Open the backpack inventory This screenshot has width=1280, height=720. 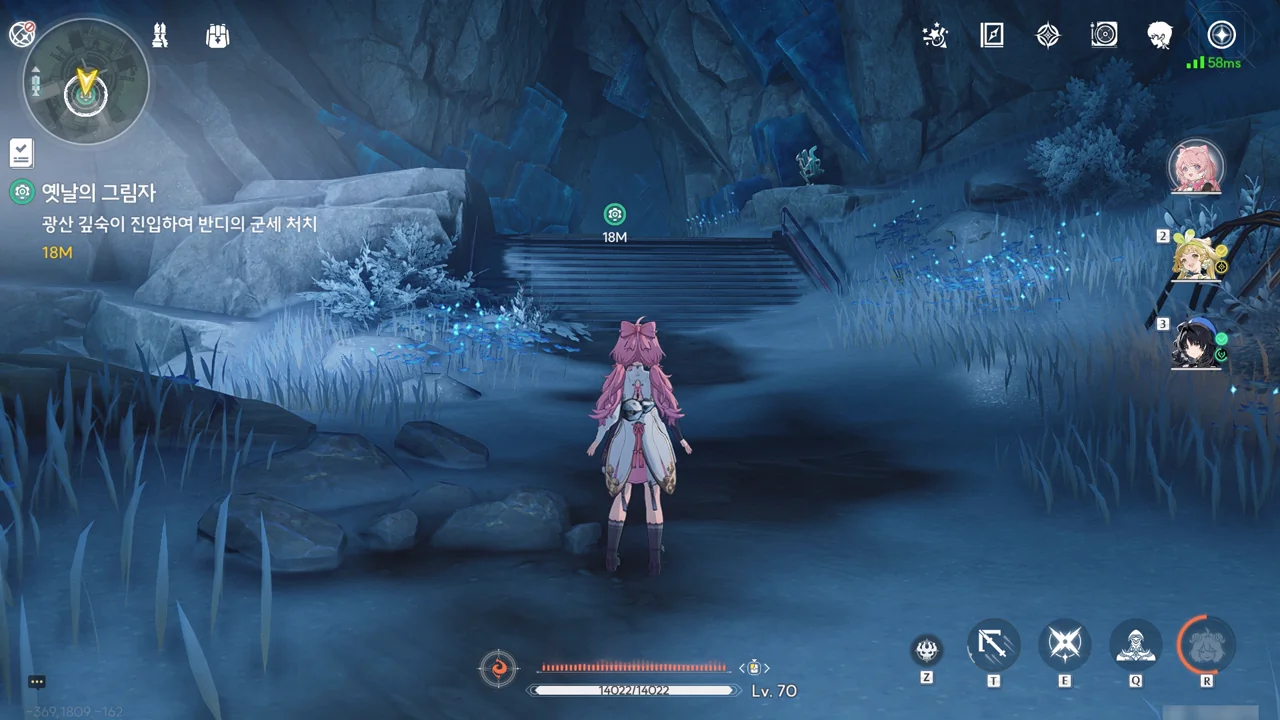[x=217, y=35]
